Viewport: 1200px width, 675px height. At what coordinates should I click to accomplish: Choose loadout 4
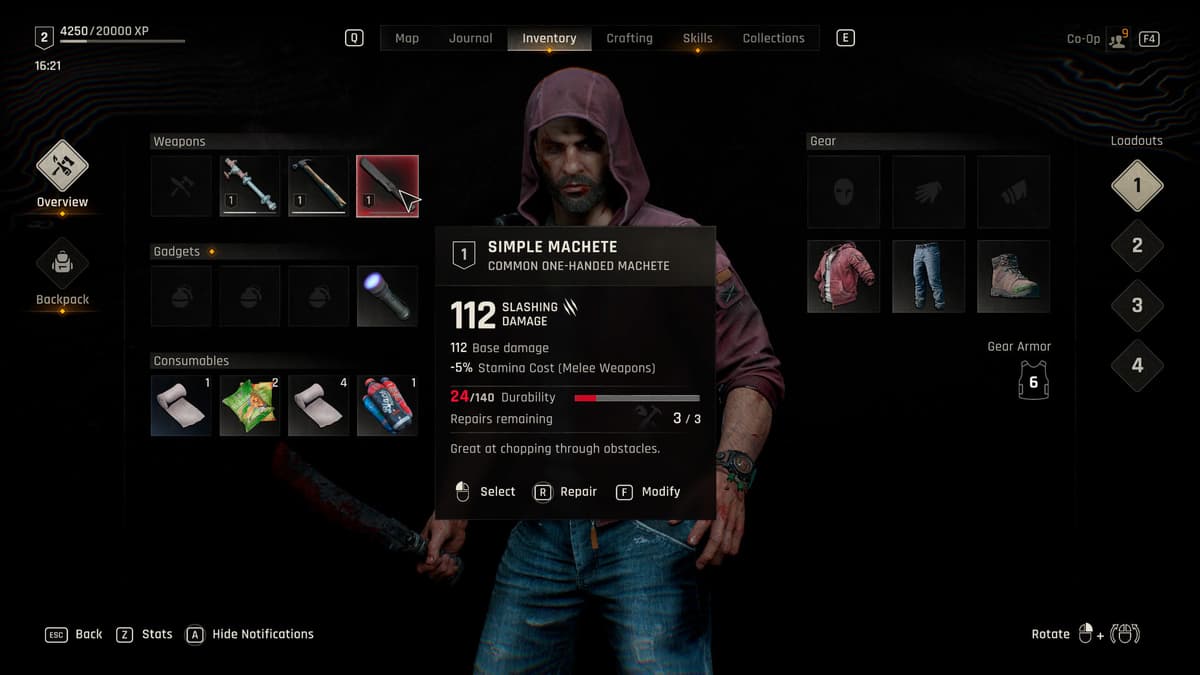click(x=1136, y=365)
